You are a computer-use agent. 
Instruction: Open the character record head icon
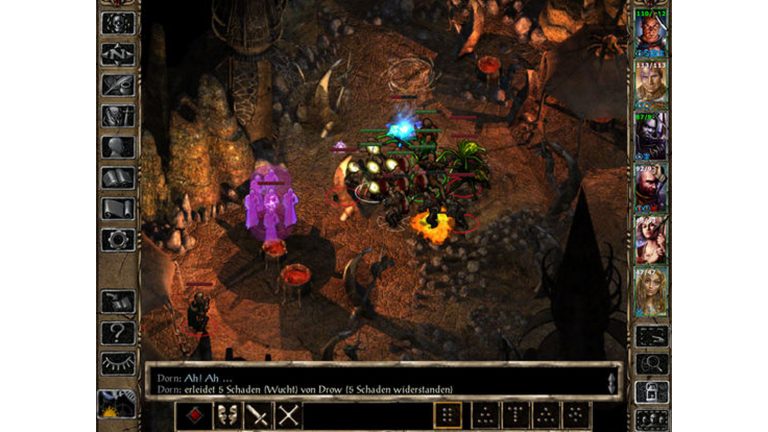pos(118,146)
